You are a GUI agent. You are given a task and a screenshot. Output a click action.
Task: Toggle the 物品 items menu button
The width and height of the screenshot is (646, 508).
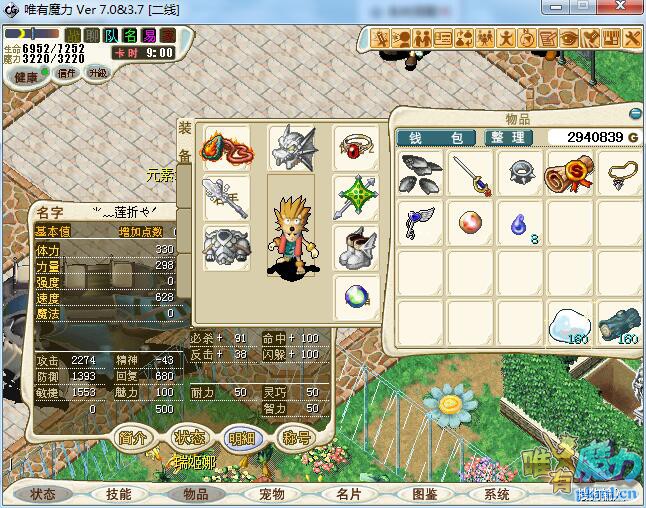[x=195, y=494]
